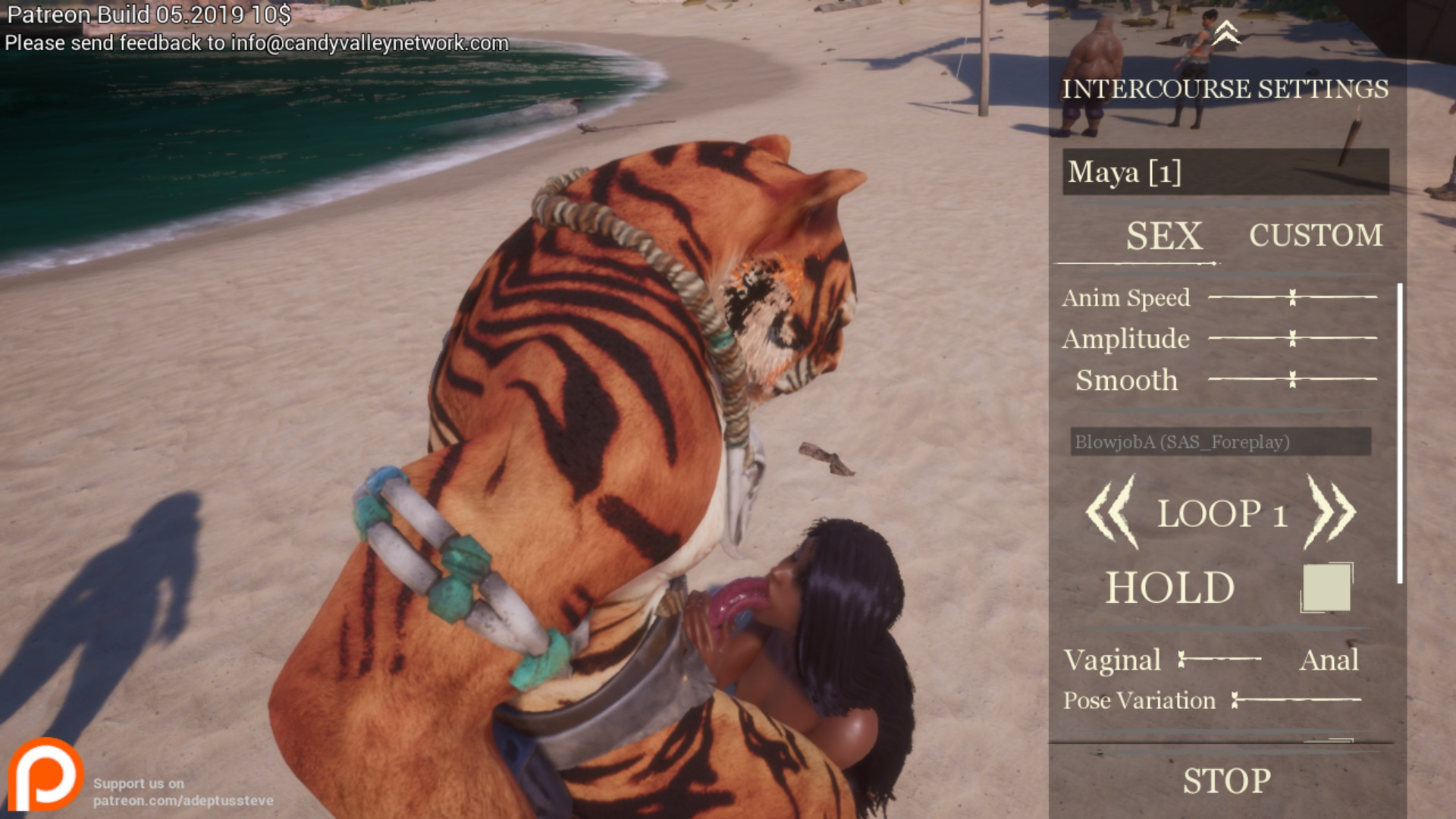Go to the previous loop with the left arrows
The image size is (1456, 819).
[x=1112, y=513]
